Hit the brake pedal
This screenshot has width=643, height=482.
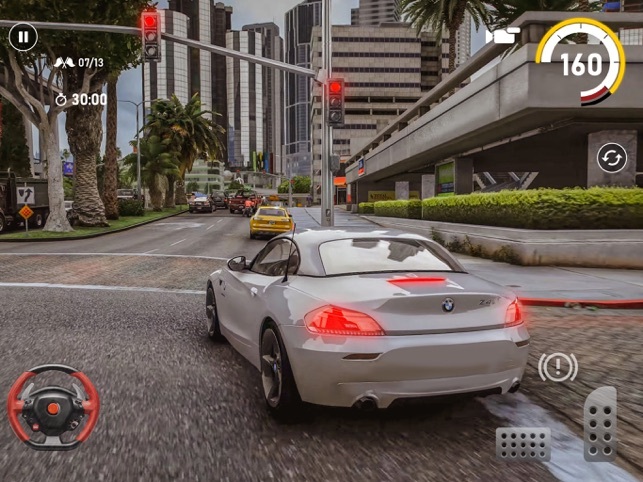point(523,443)
